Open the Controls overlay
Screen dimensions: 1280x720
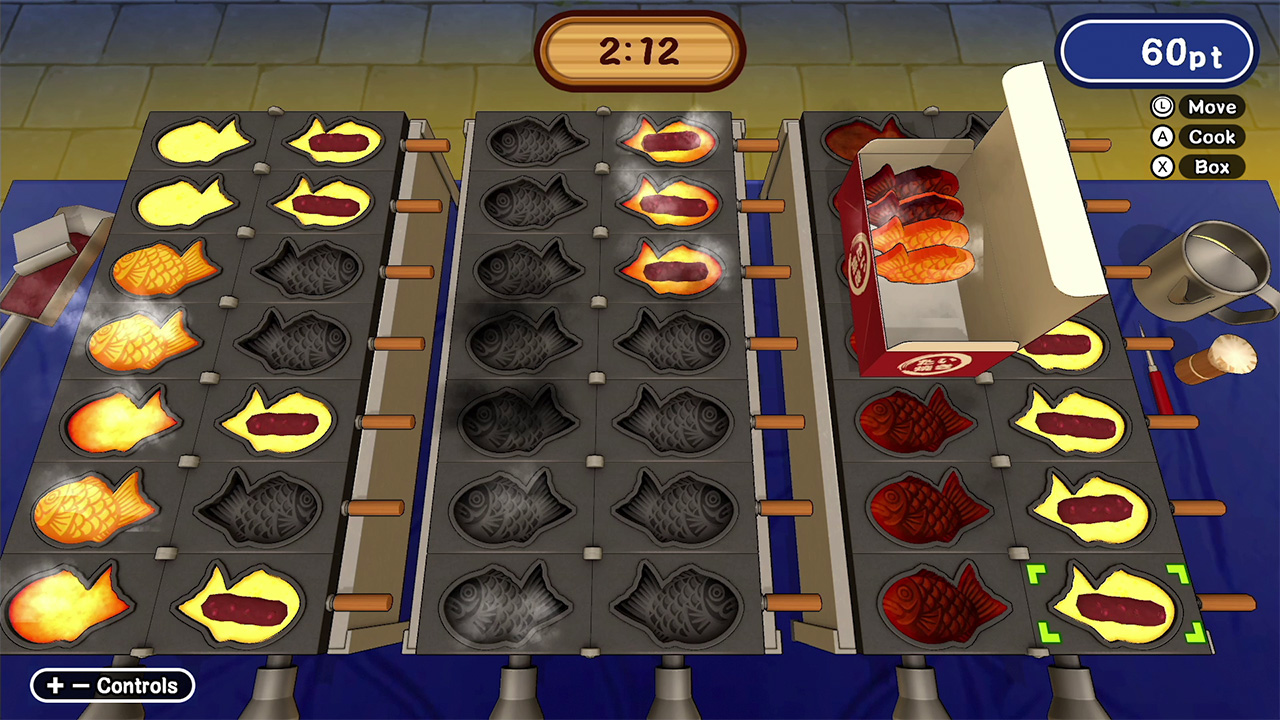pos(111,686)
